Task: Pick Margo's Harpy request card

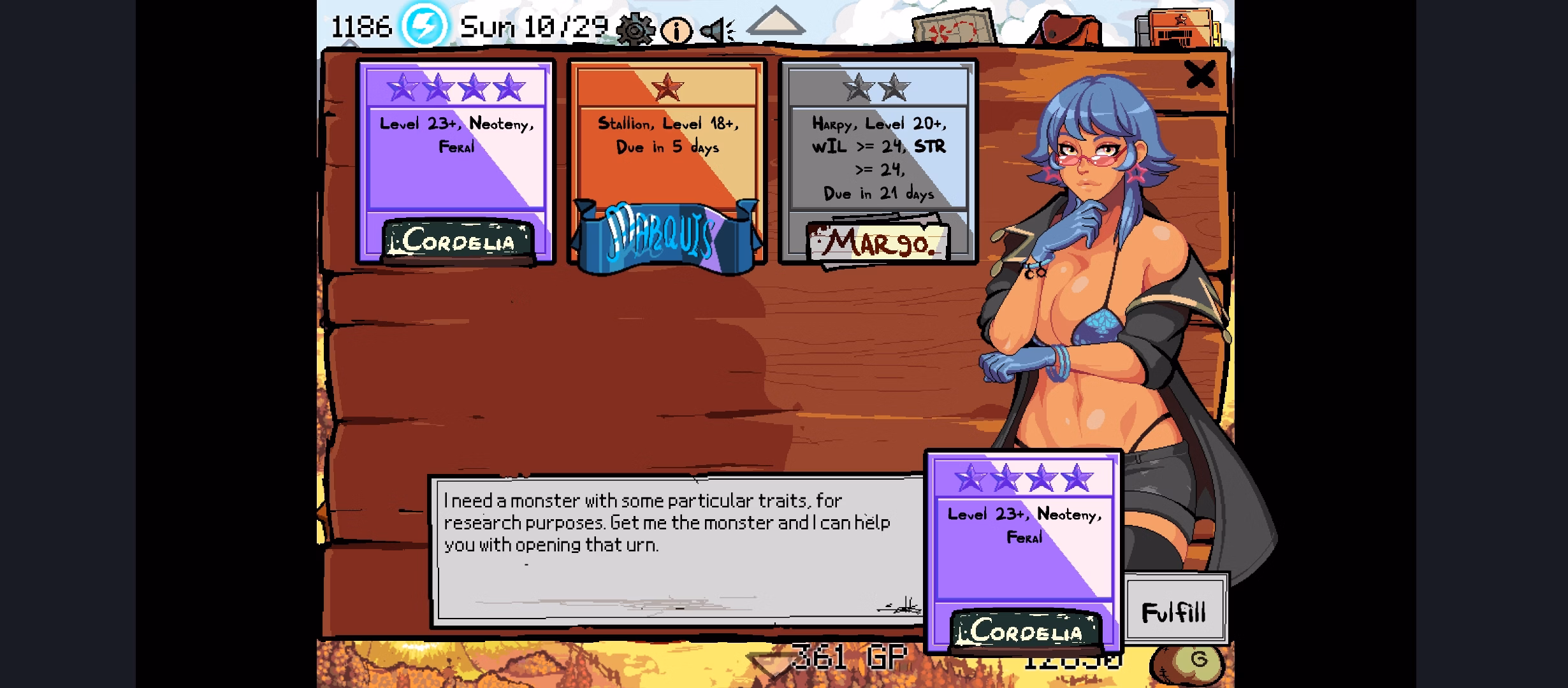Action: (x=878, y=162)
